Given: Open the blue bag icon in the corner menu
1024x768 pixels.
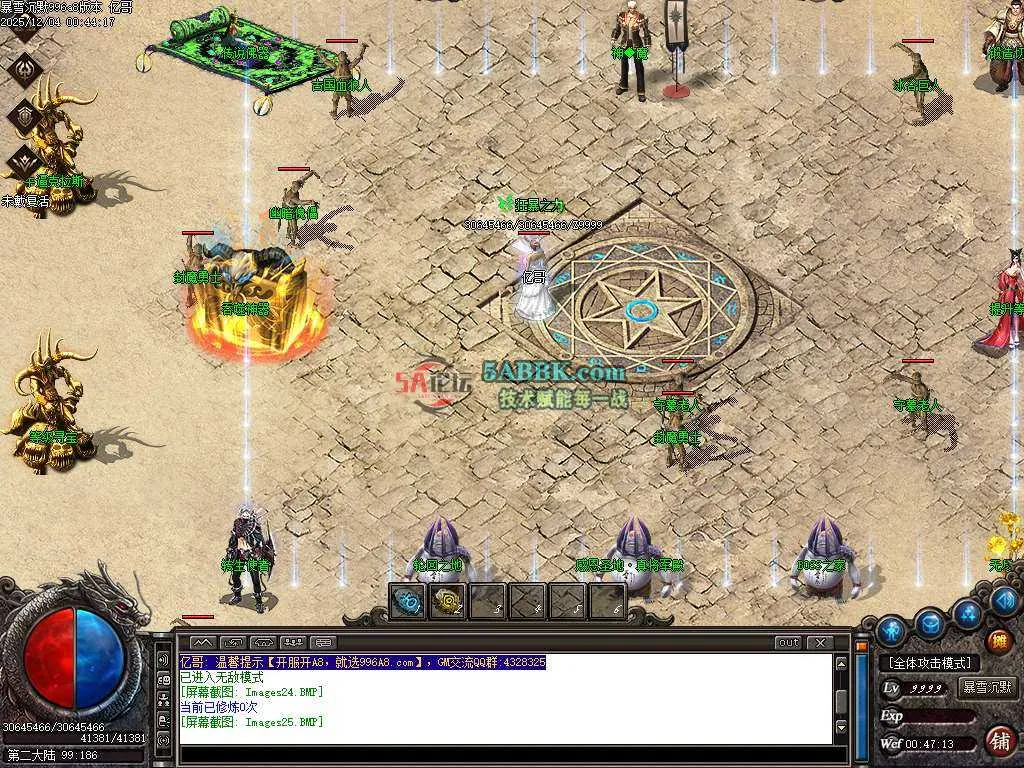Looking at the screenshot, I should coord(931,624).
